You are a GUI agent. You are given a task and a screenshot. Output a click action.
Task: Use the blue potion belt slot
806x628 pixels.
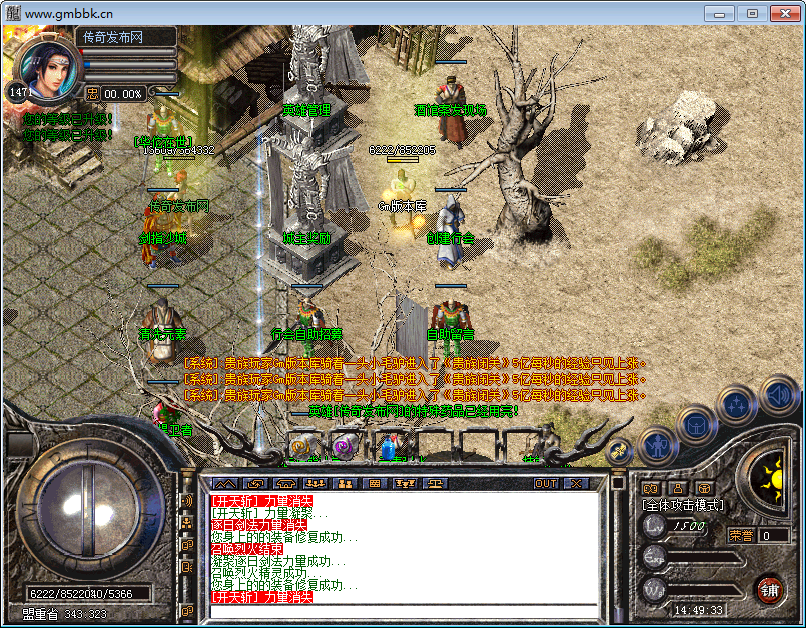coord(388,447)
